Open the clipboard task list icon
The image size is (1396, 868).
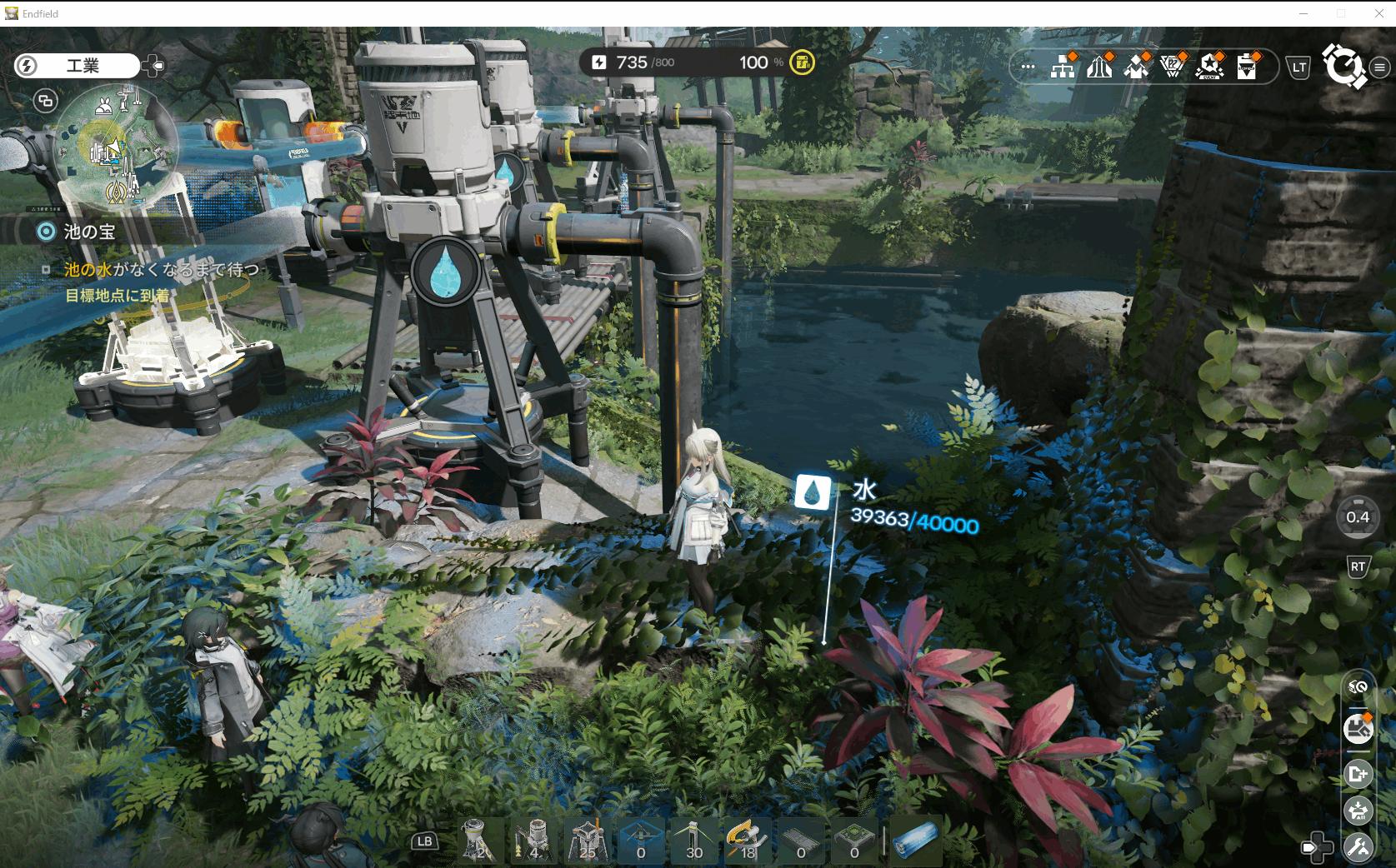coord(1247,67)
